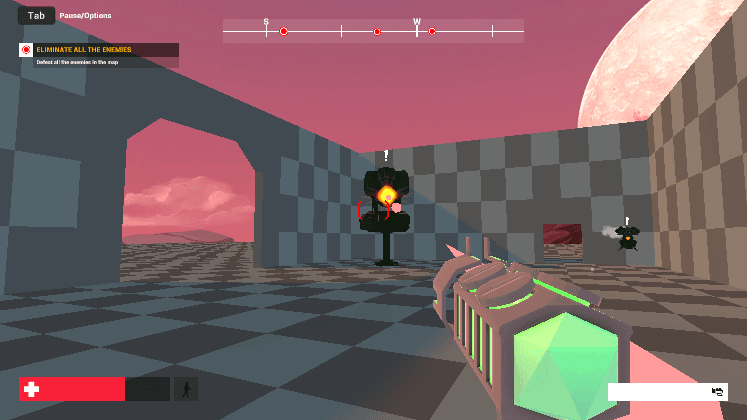Click the standing figure stance icon
The image size is (747, 420).
(185, 389)
